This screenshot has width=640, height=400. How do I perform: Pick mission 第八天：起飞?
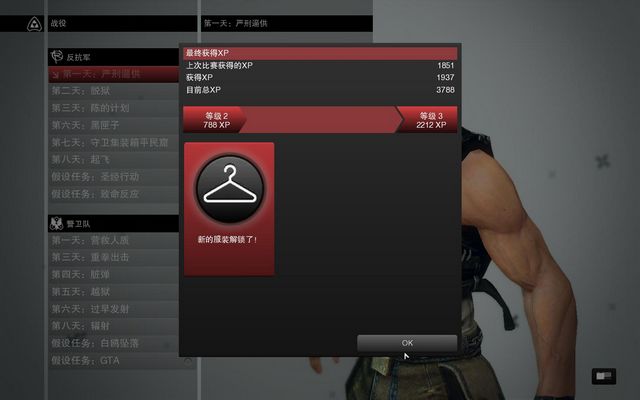86,159
